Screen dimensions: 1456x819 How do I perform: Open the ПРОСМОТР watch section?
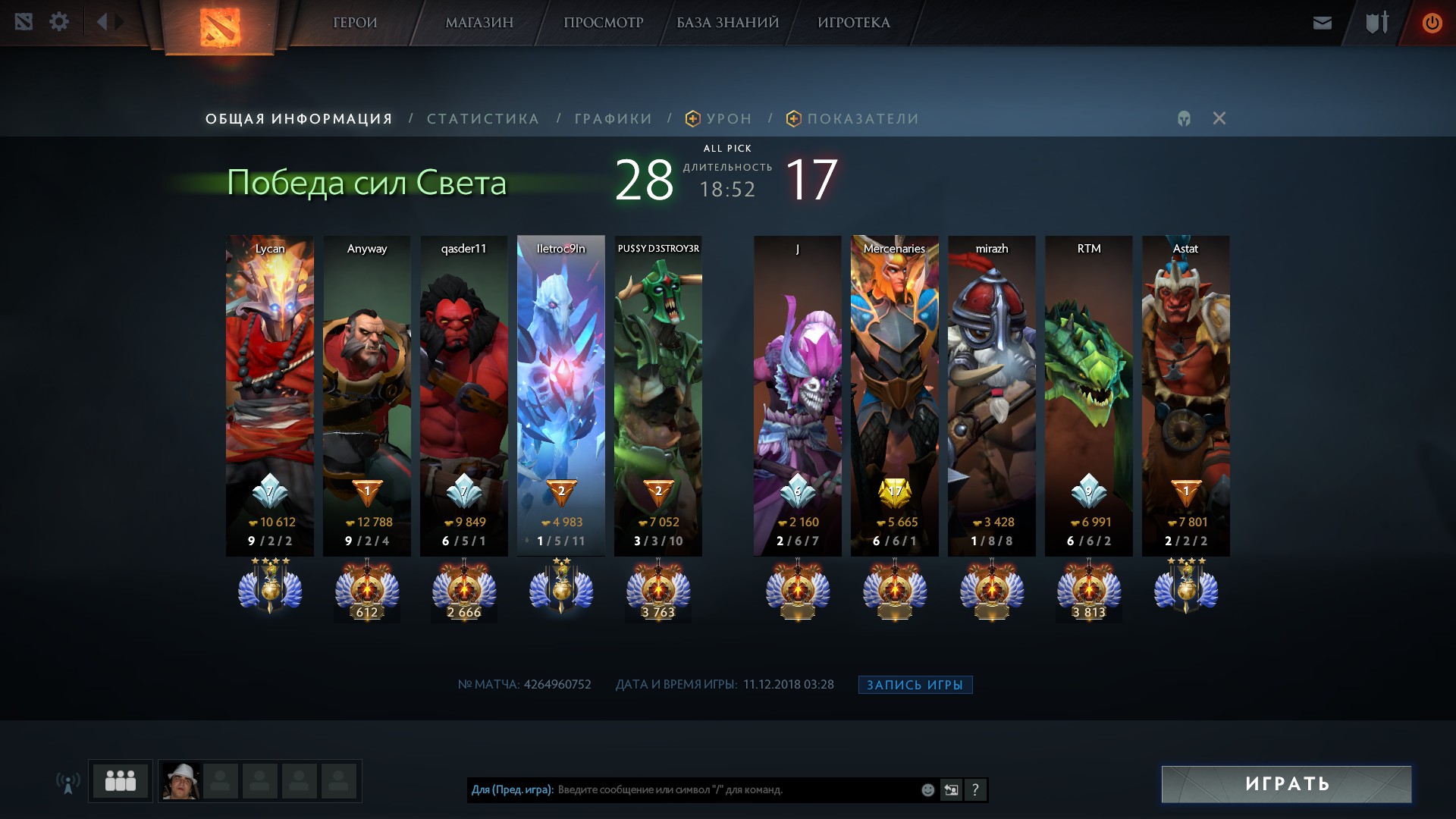click(x=603, y=23)
